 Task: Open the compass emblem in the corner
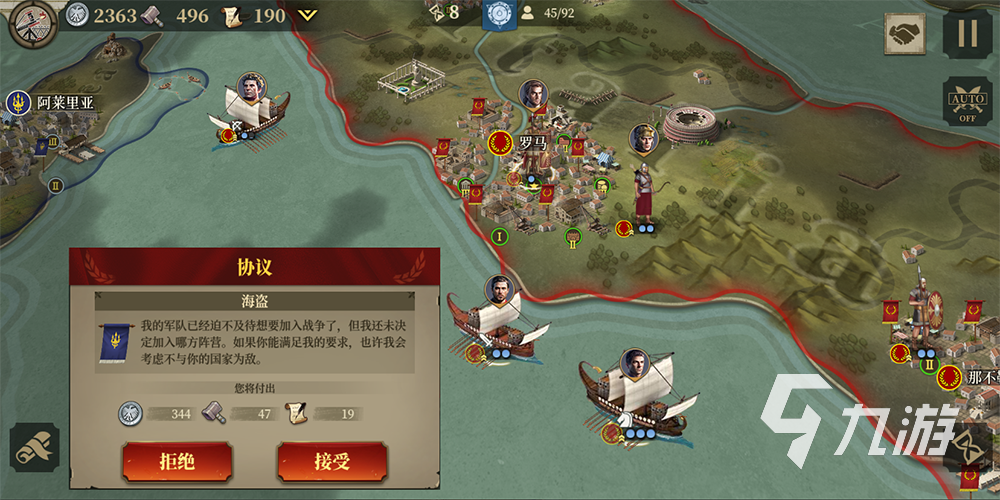[x=31, y=22]
